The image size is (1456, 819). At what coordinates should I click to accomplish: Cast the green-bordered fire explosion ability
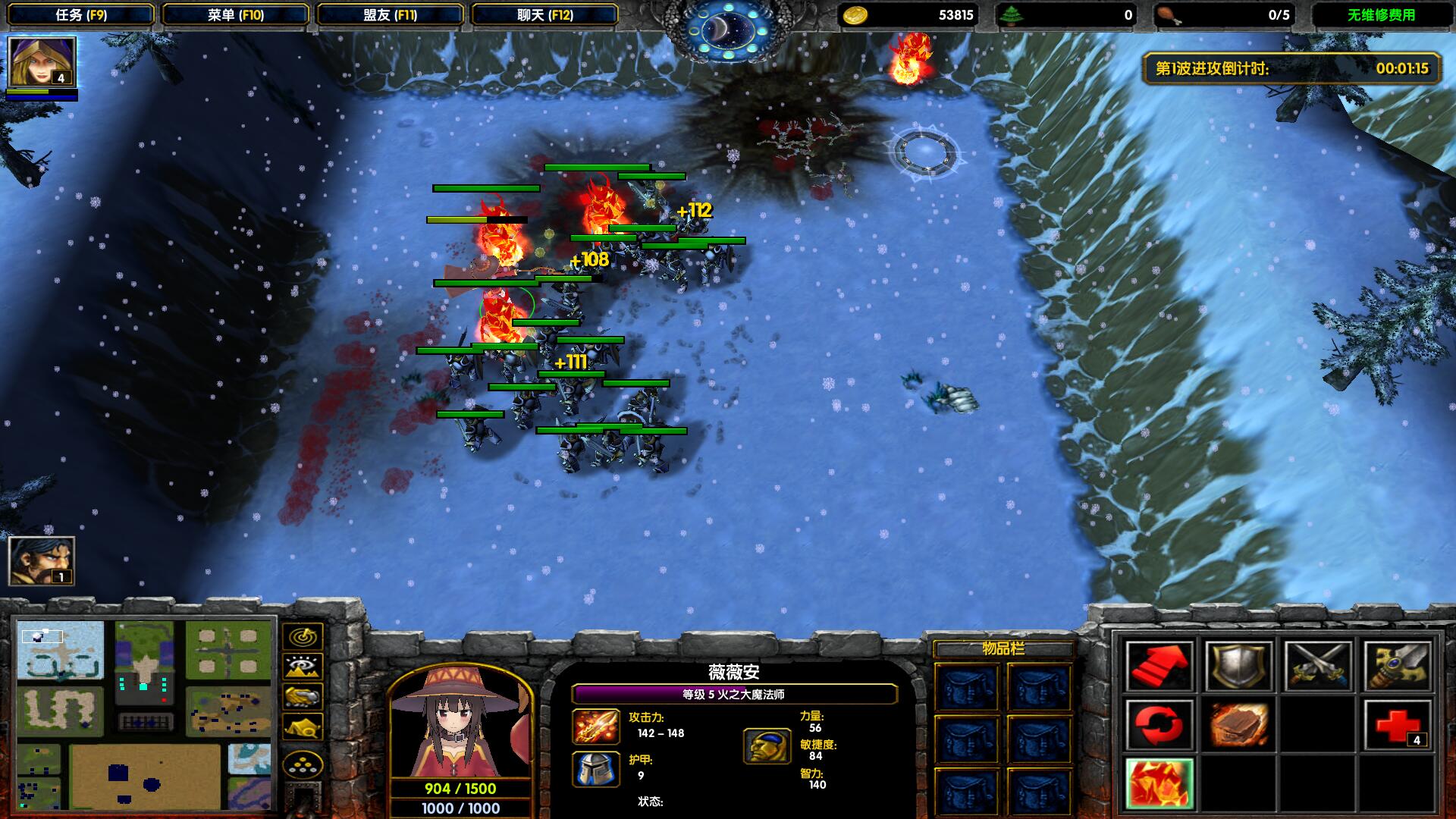tap(1159, 784)
